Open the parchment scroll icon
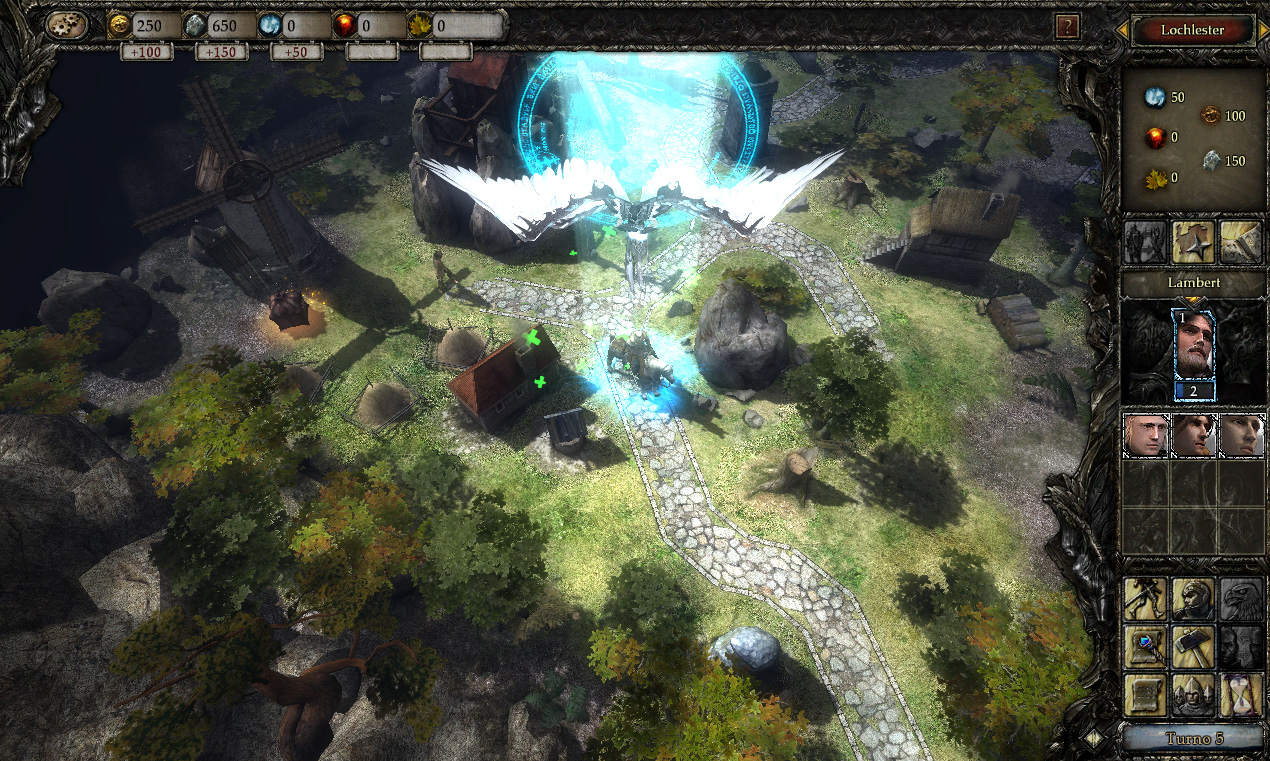This screenshot has width=1270, height=761. (x=1145, y=695)
